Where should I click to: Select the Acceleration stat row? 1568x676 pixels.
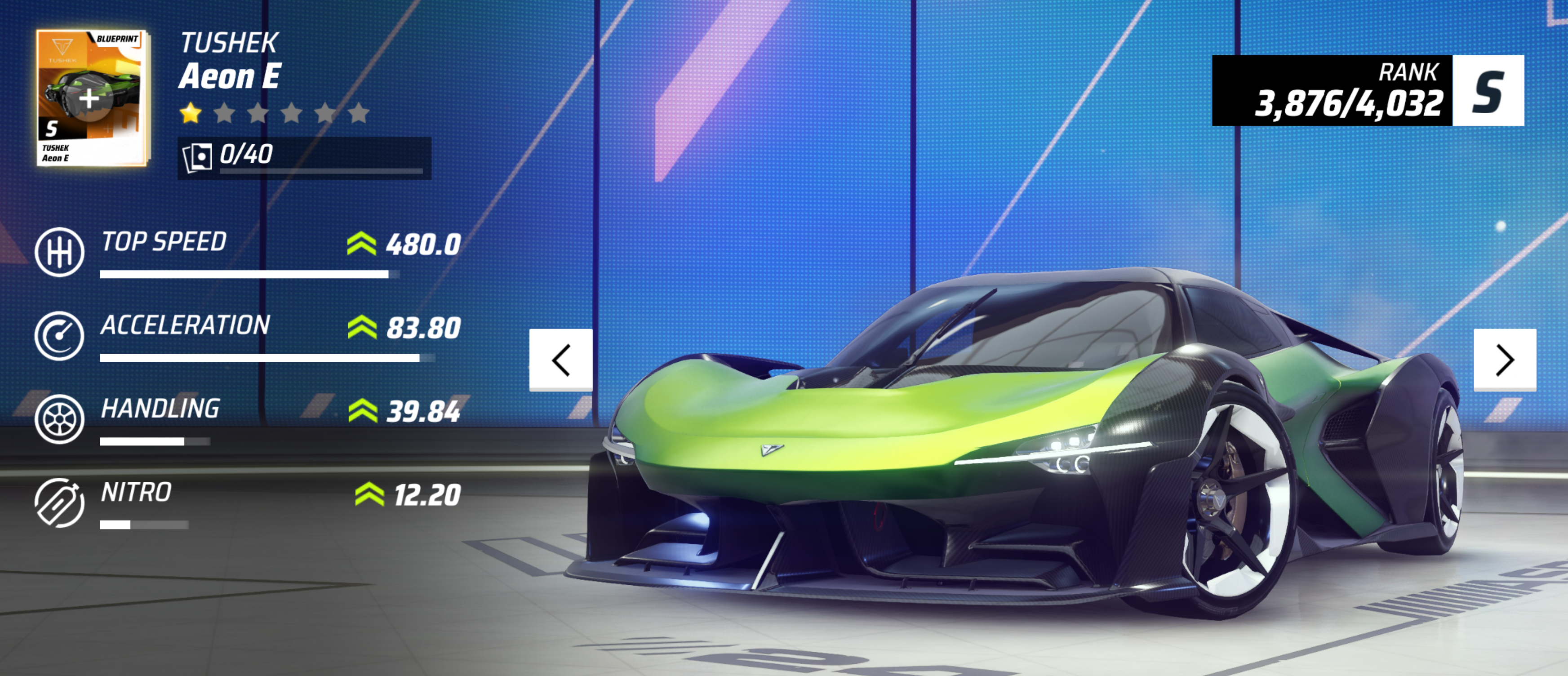248,336
